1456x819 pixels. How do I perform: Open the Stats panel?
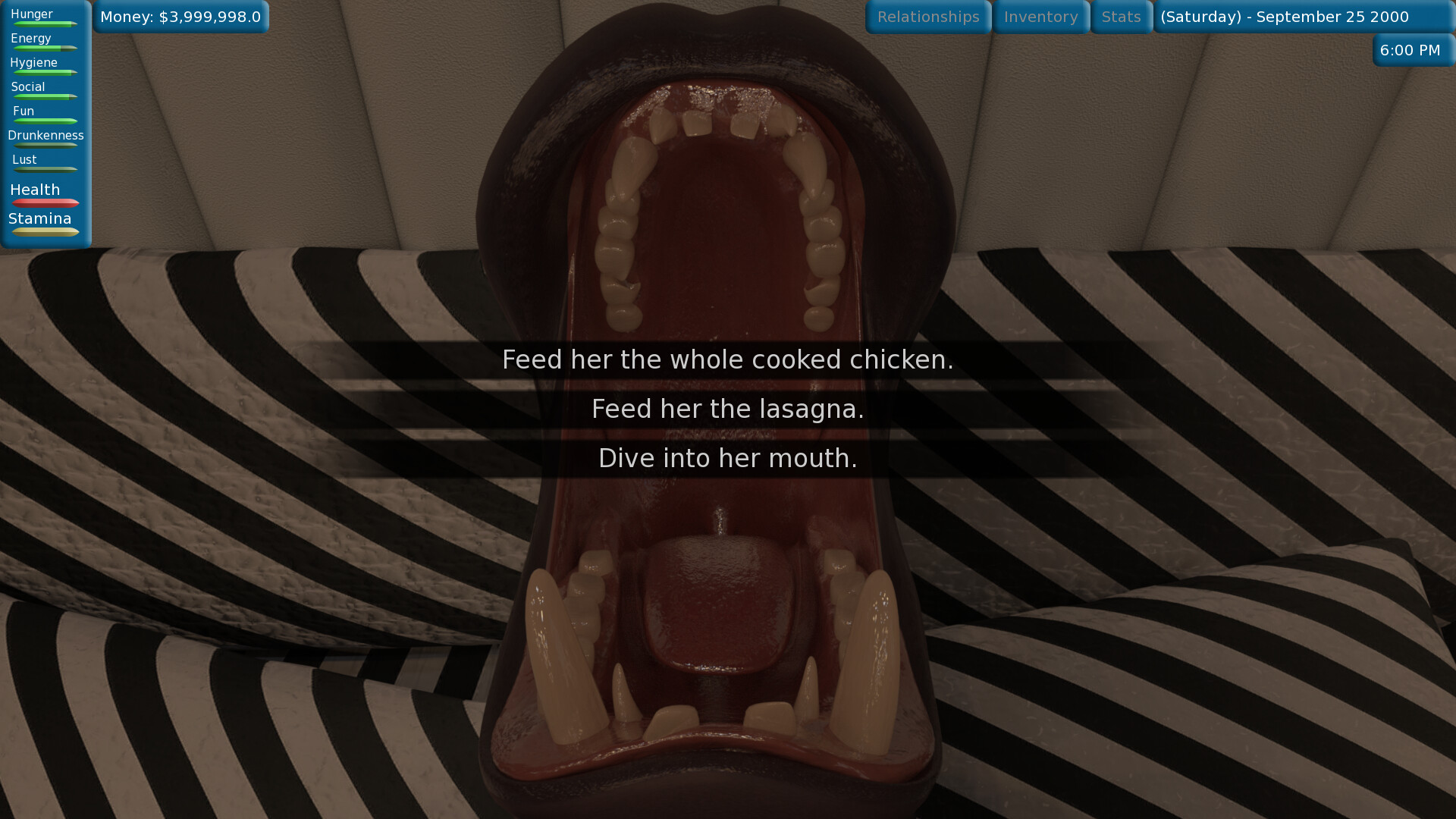pos(1121,17)
